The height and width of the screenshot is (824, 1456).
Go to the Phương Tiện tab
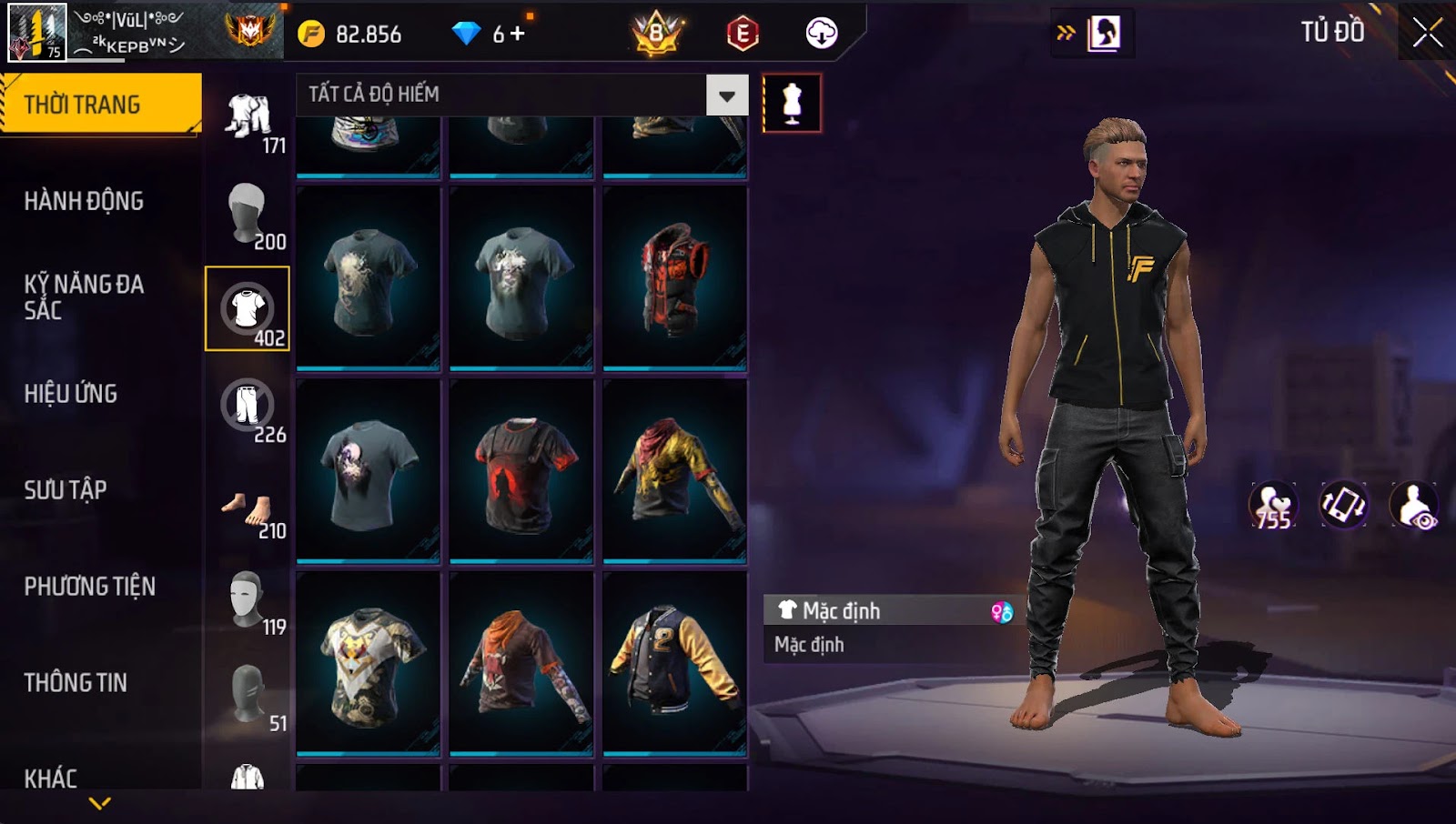click(89, 587)
